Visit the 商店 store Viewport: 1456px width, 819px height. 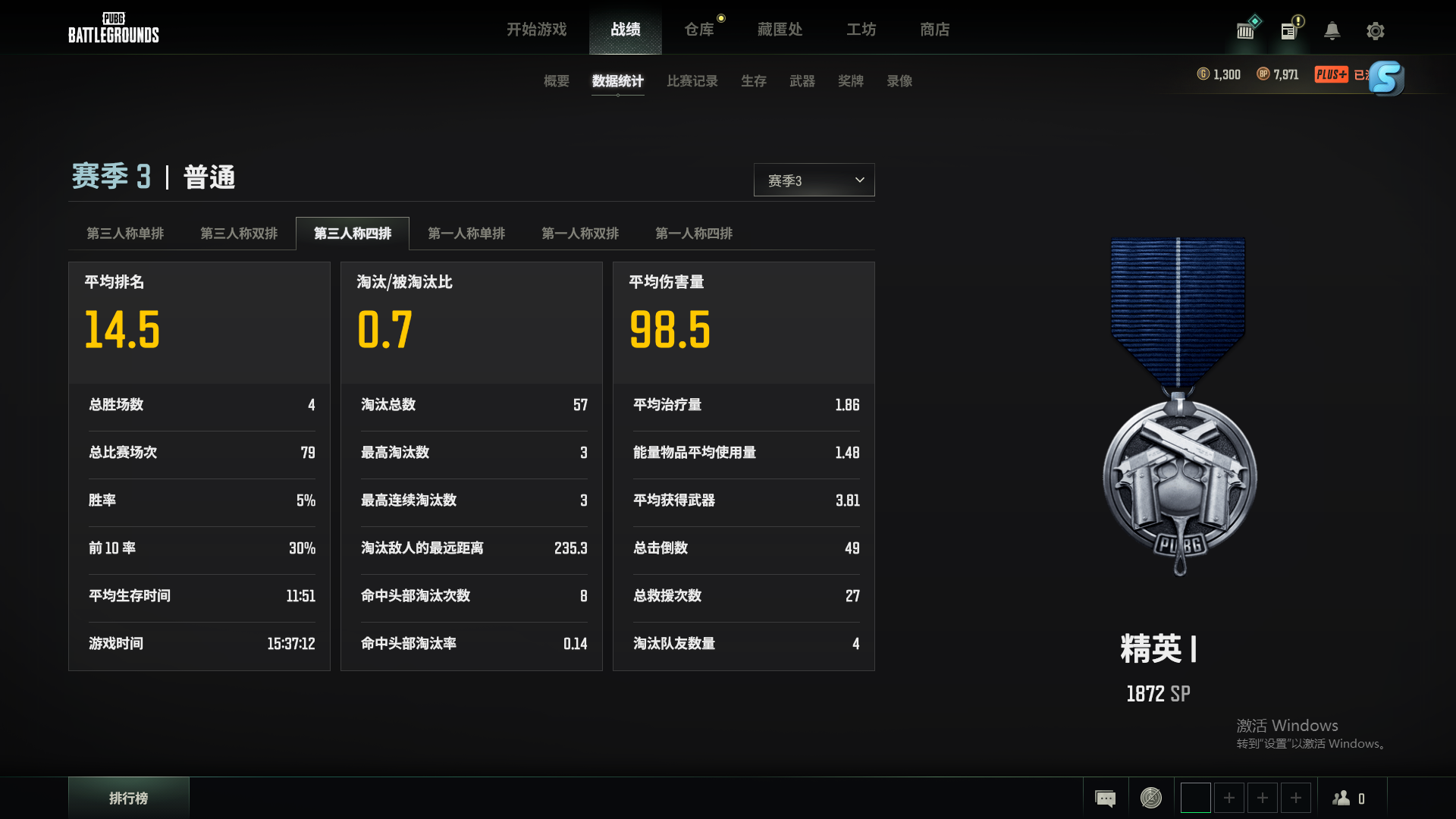(934, 30)
